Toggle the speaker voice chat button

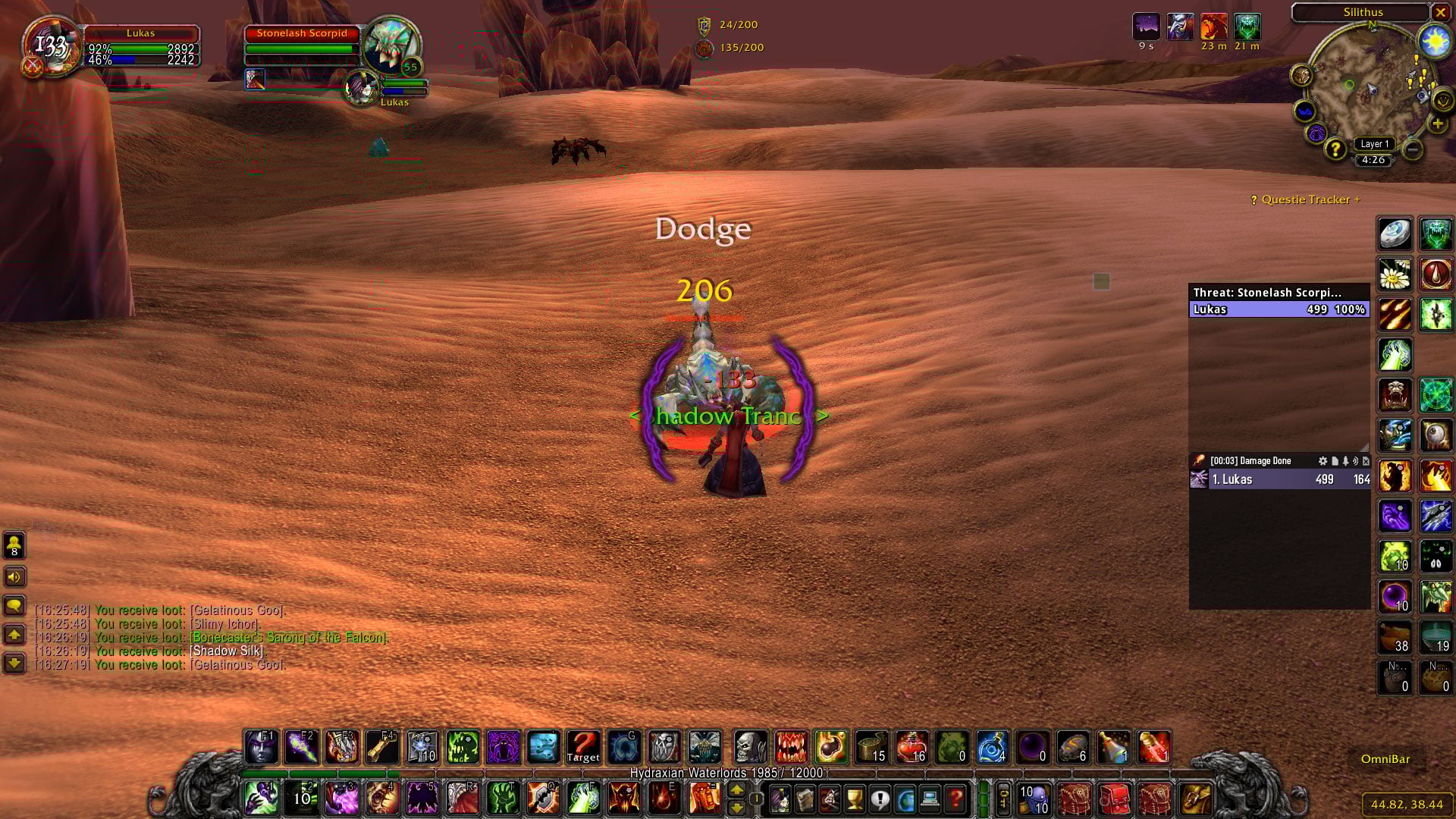14,577
